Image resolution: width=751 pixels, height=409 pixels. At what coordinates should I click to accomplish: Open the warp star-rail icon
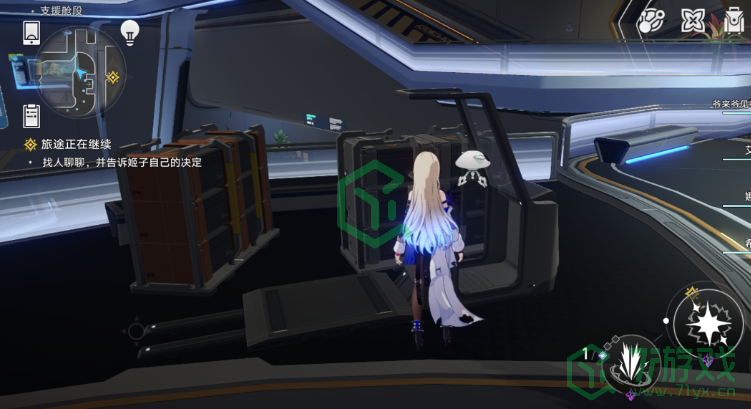click(652, 19)
